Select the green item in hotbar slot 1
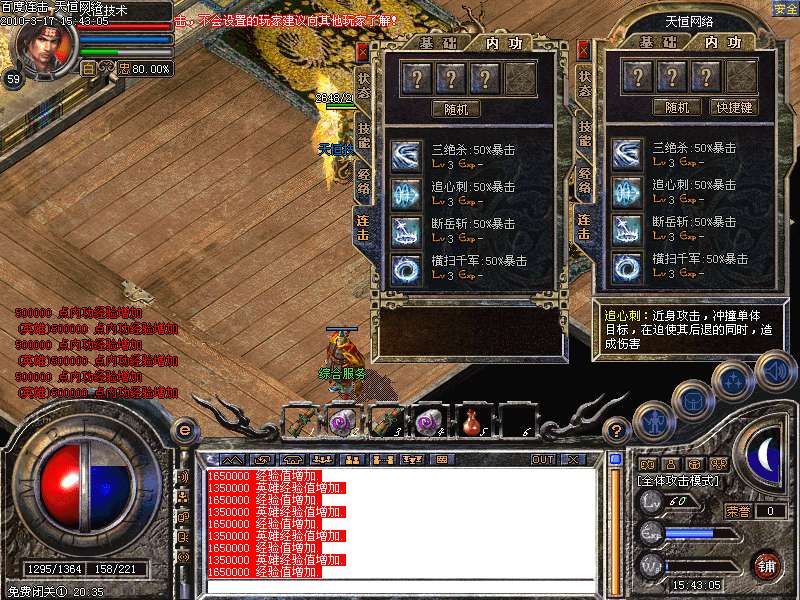This screenshot has height=600, width=800. 297,420
